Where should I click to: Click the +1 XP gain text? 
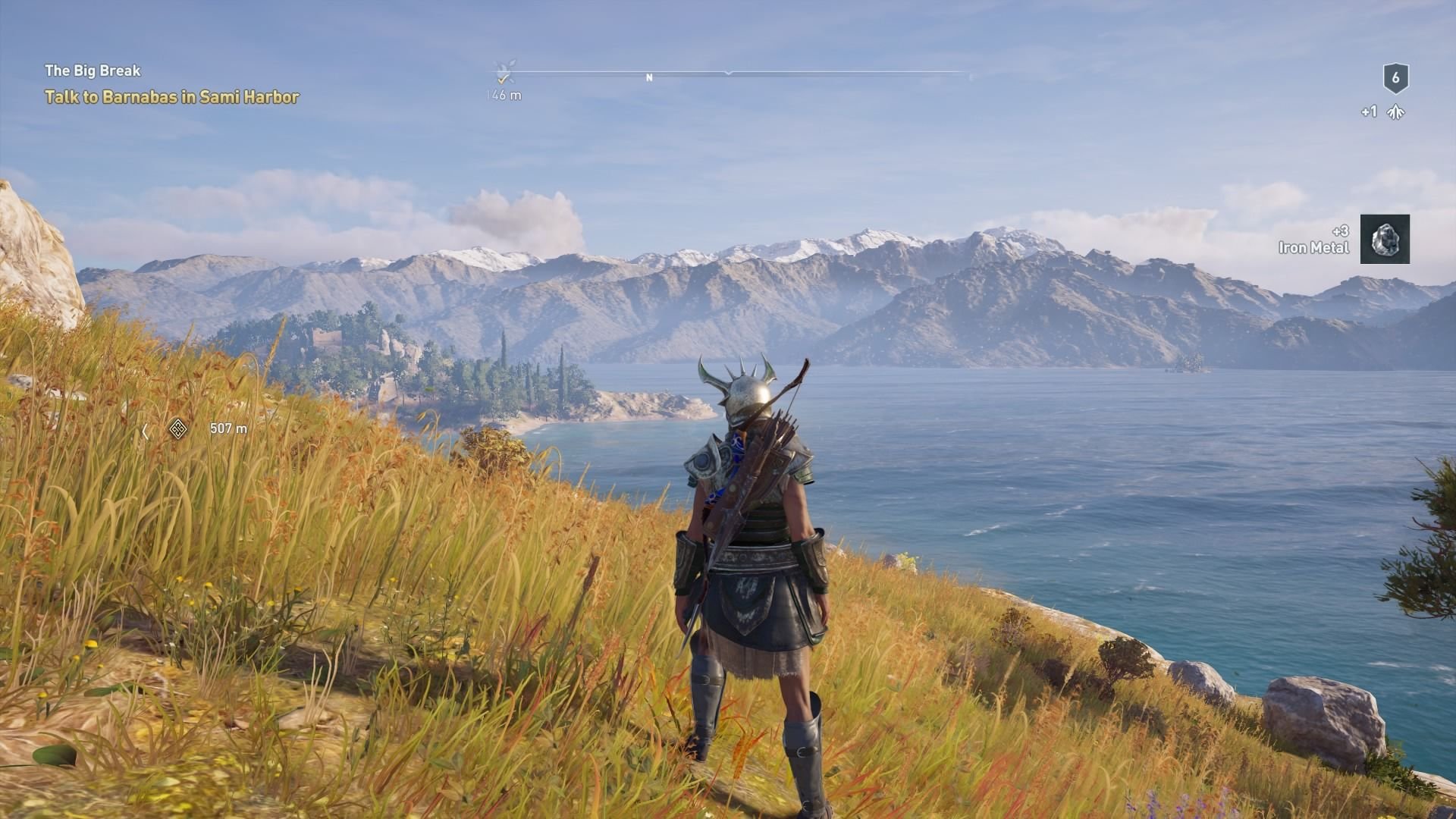1368,111
